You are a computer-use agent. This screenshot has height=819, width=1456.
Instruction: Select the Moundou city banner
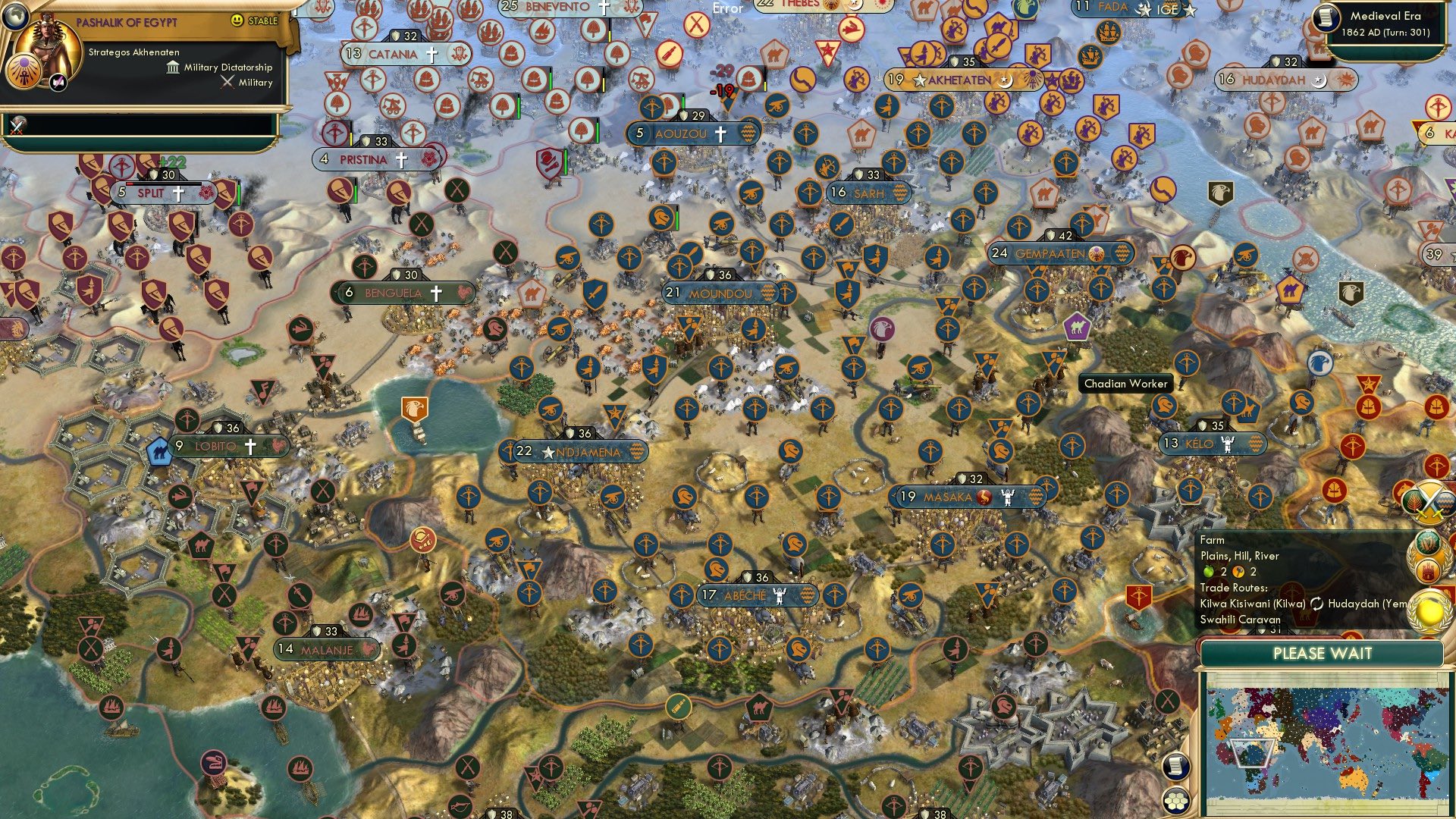[720, 293]
